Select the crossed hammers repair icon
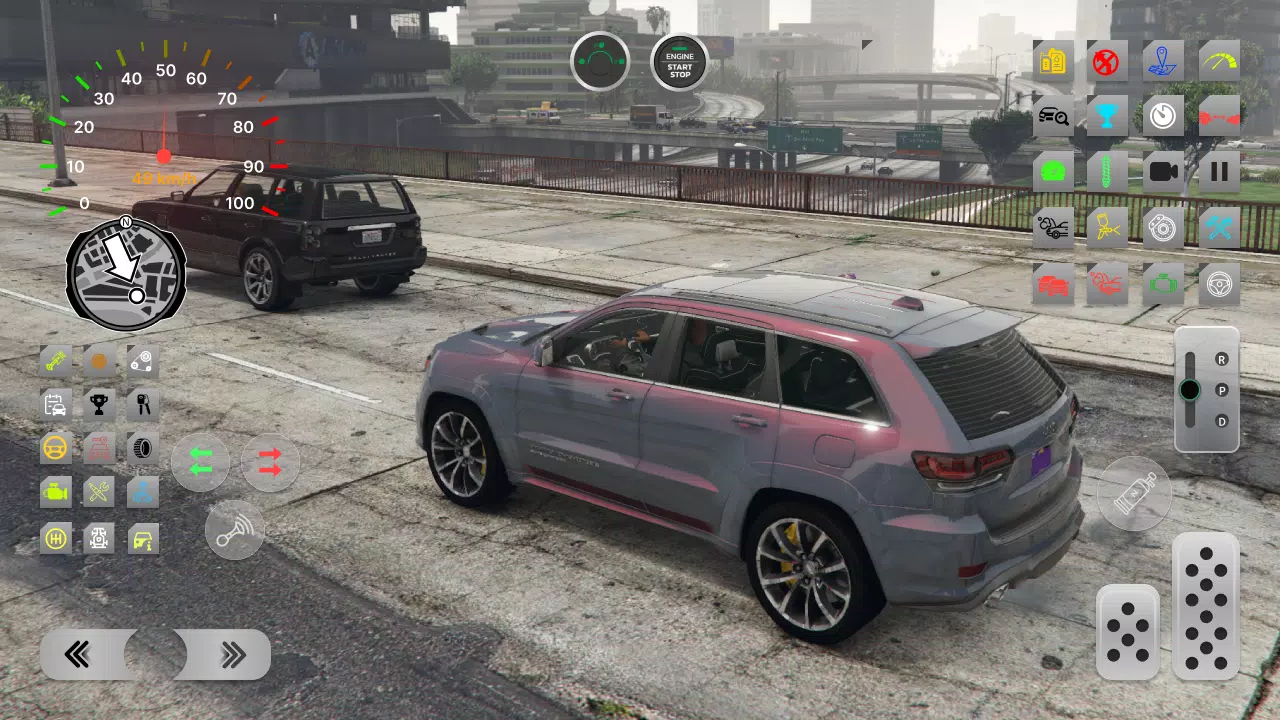Viewport: 1280px width, 720px height. [1219, 227]
